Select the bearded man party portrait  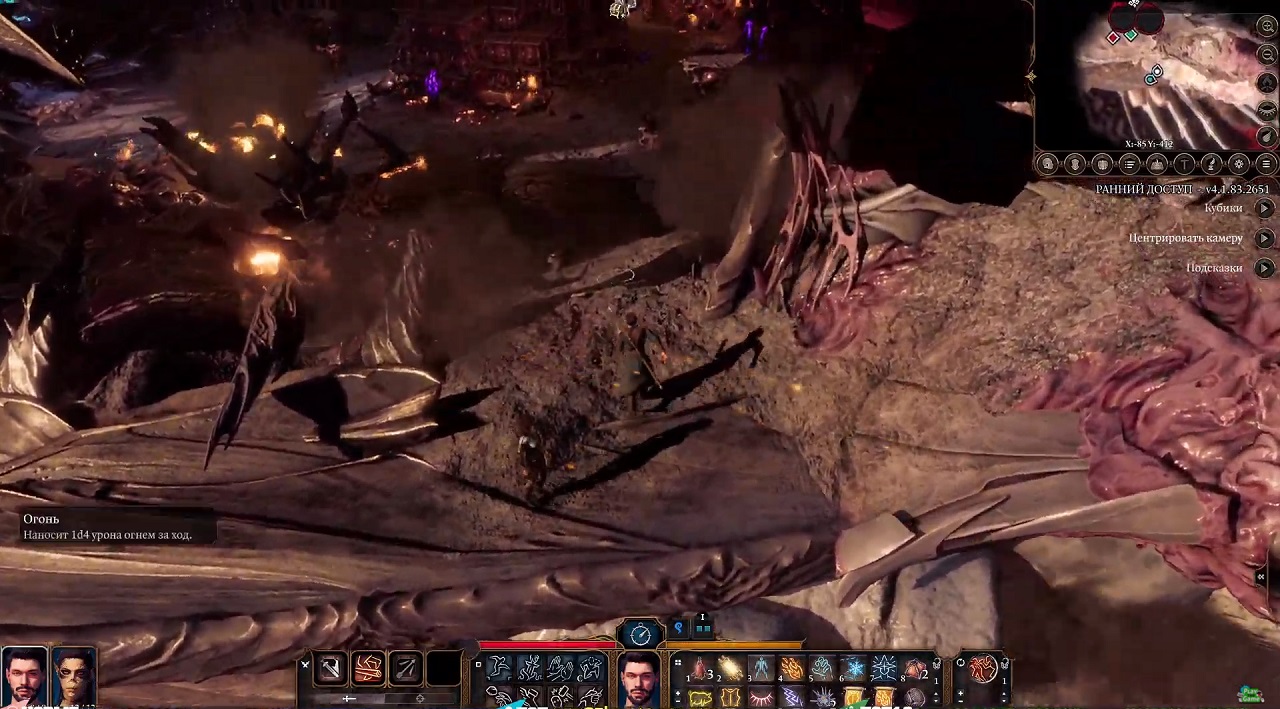[x=23, y=675]
